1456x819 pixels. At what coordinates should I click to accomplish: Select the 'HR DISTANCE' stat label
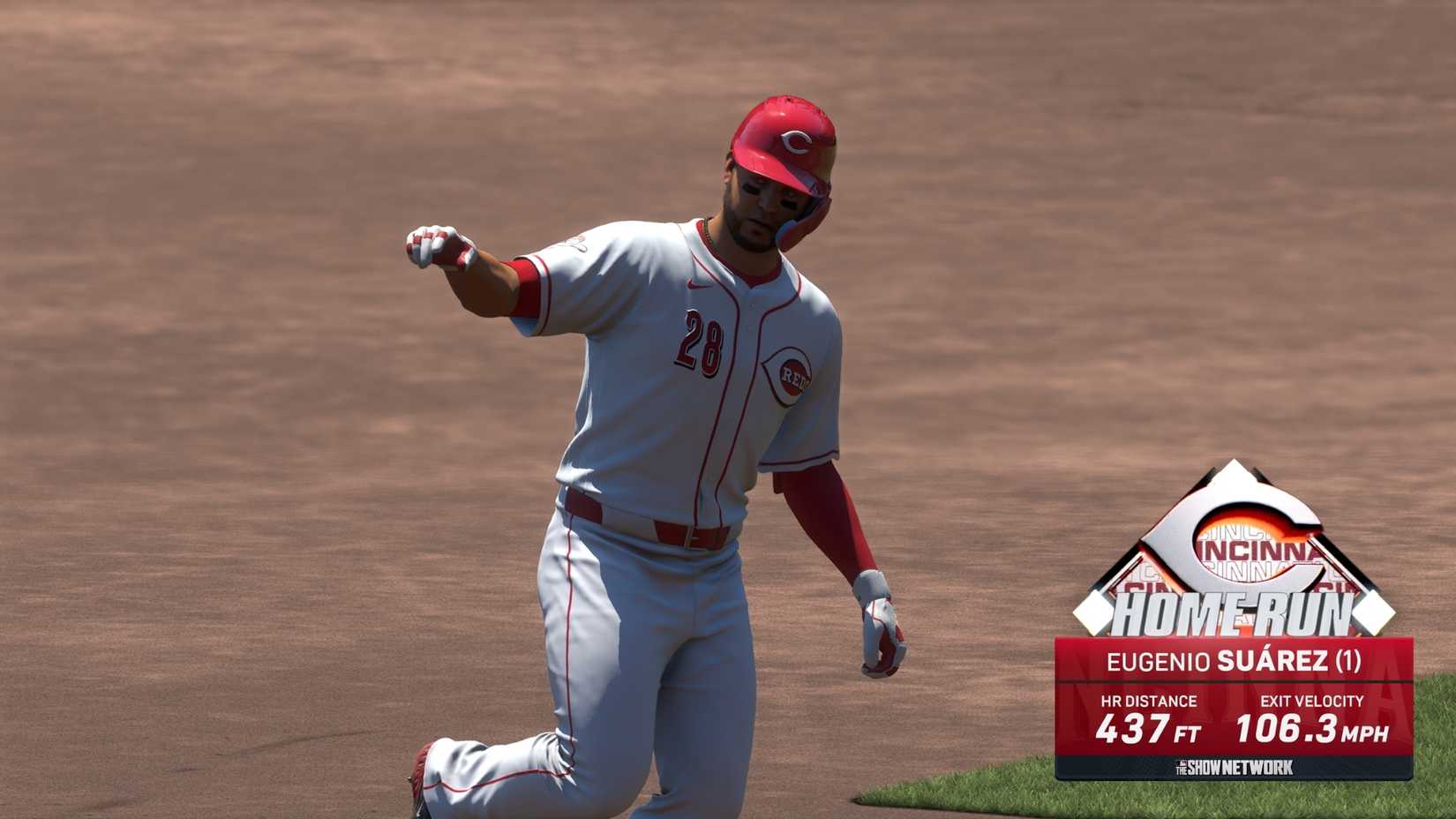click(1150, 701)
